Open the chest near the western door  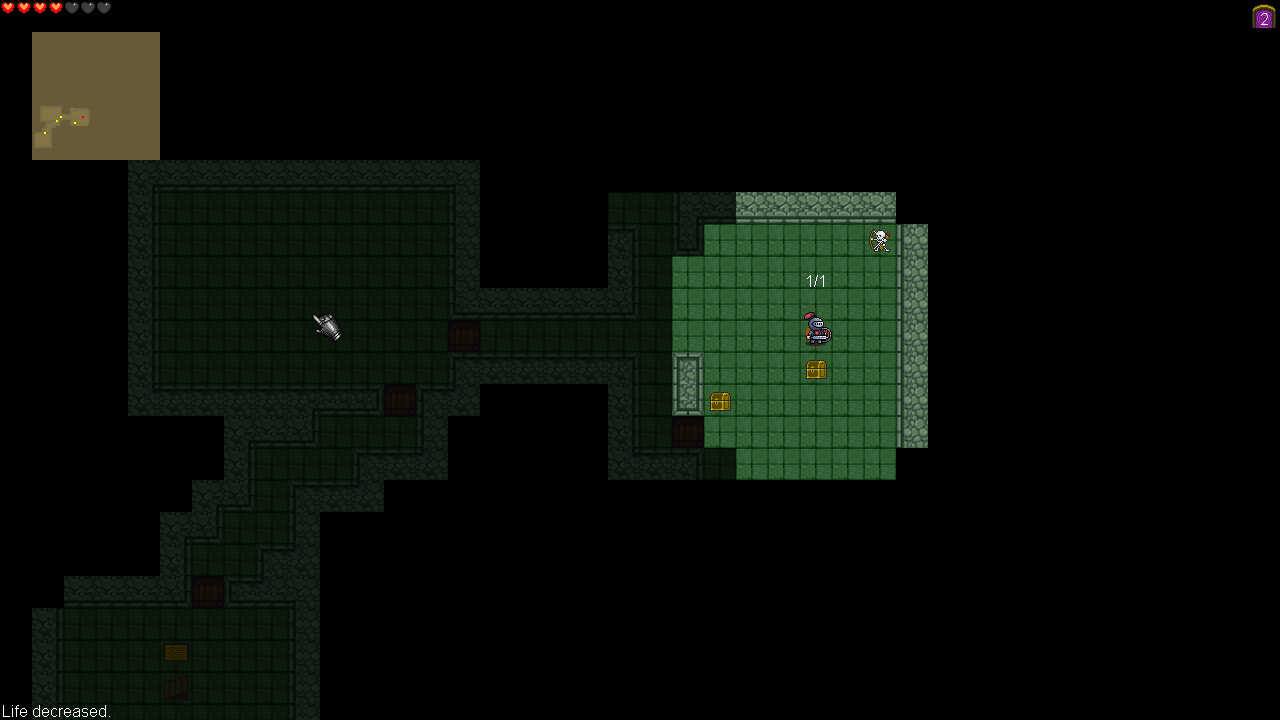tap(721, 401)
